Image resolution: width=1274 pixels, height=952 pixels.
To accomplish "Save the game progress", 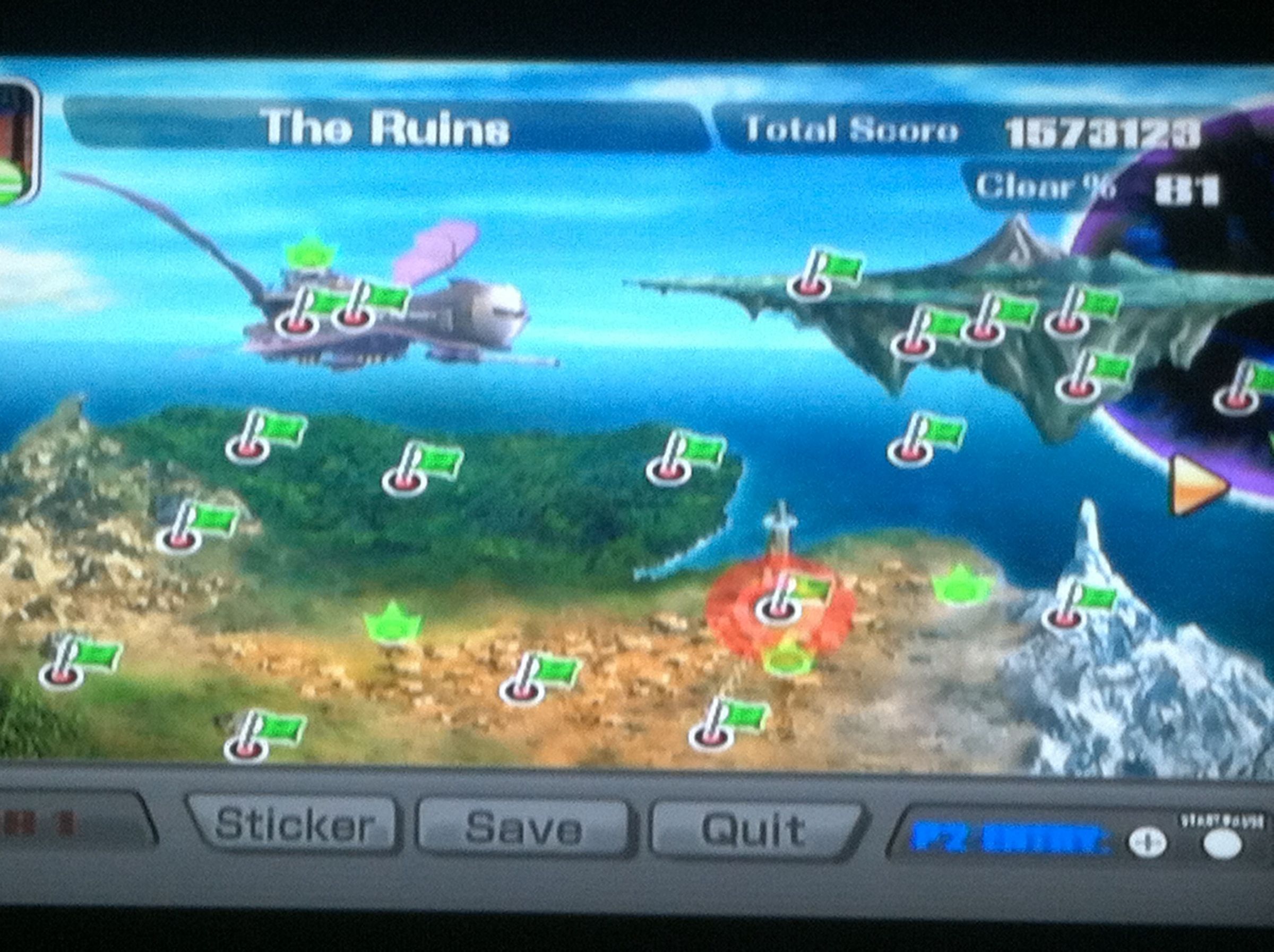I will coord(522,828).
